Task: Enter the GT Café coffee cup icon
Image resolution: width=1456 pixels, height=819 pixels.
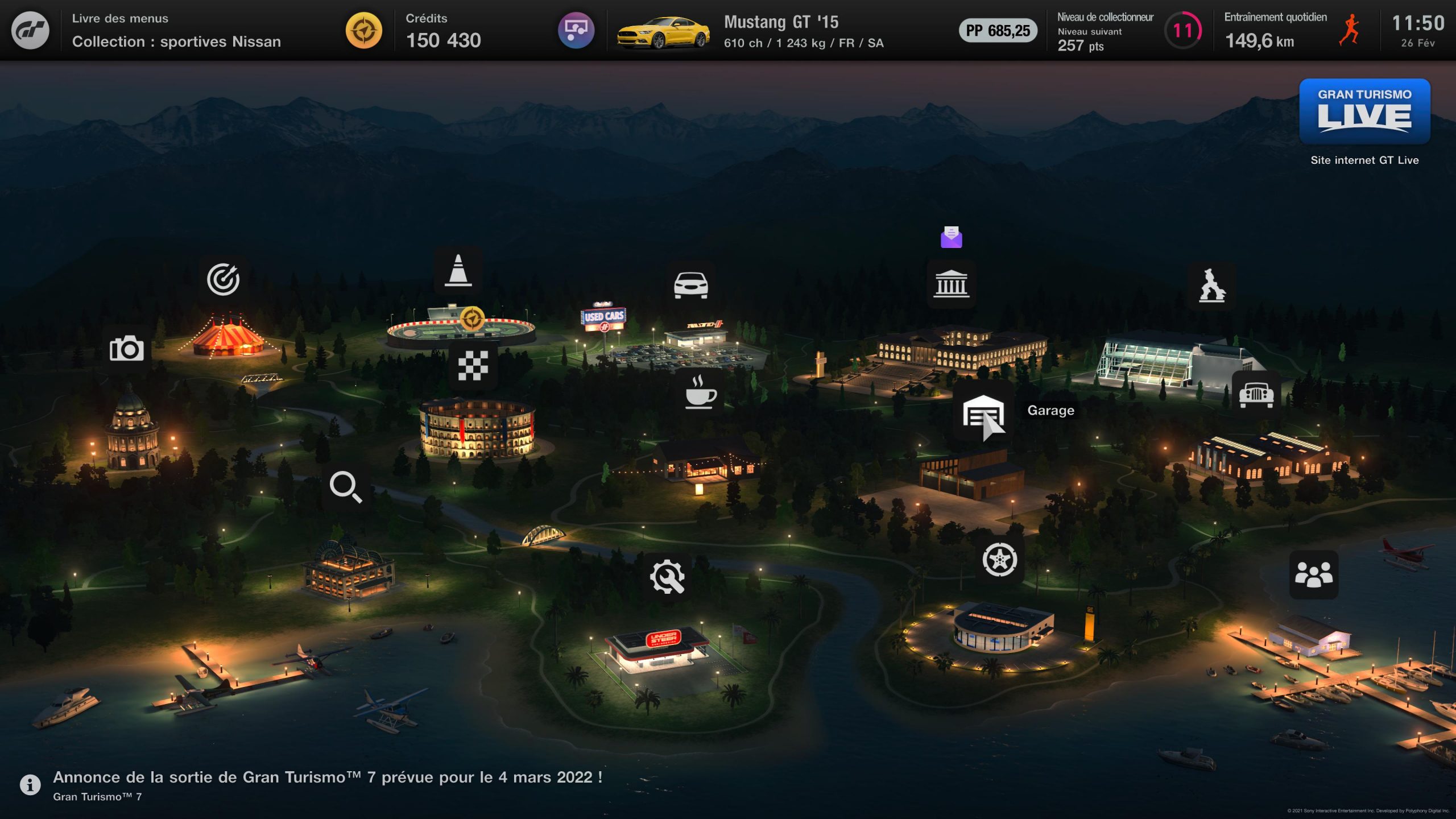Action: pyautogui.click(x=700, y=392)
